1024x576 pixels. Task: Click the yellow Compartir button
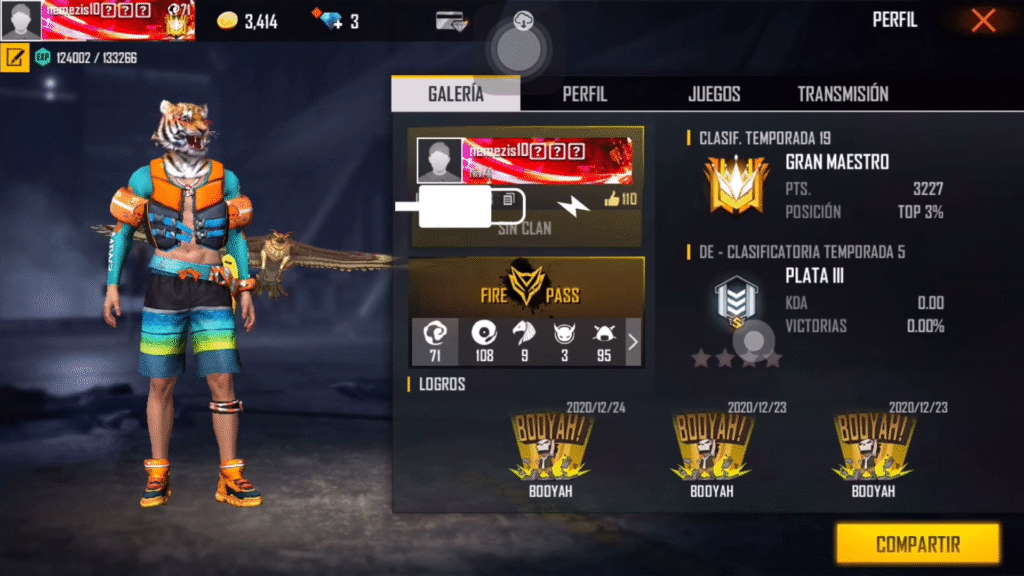[917, 544]
